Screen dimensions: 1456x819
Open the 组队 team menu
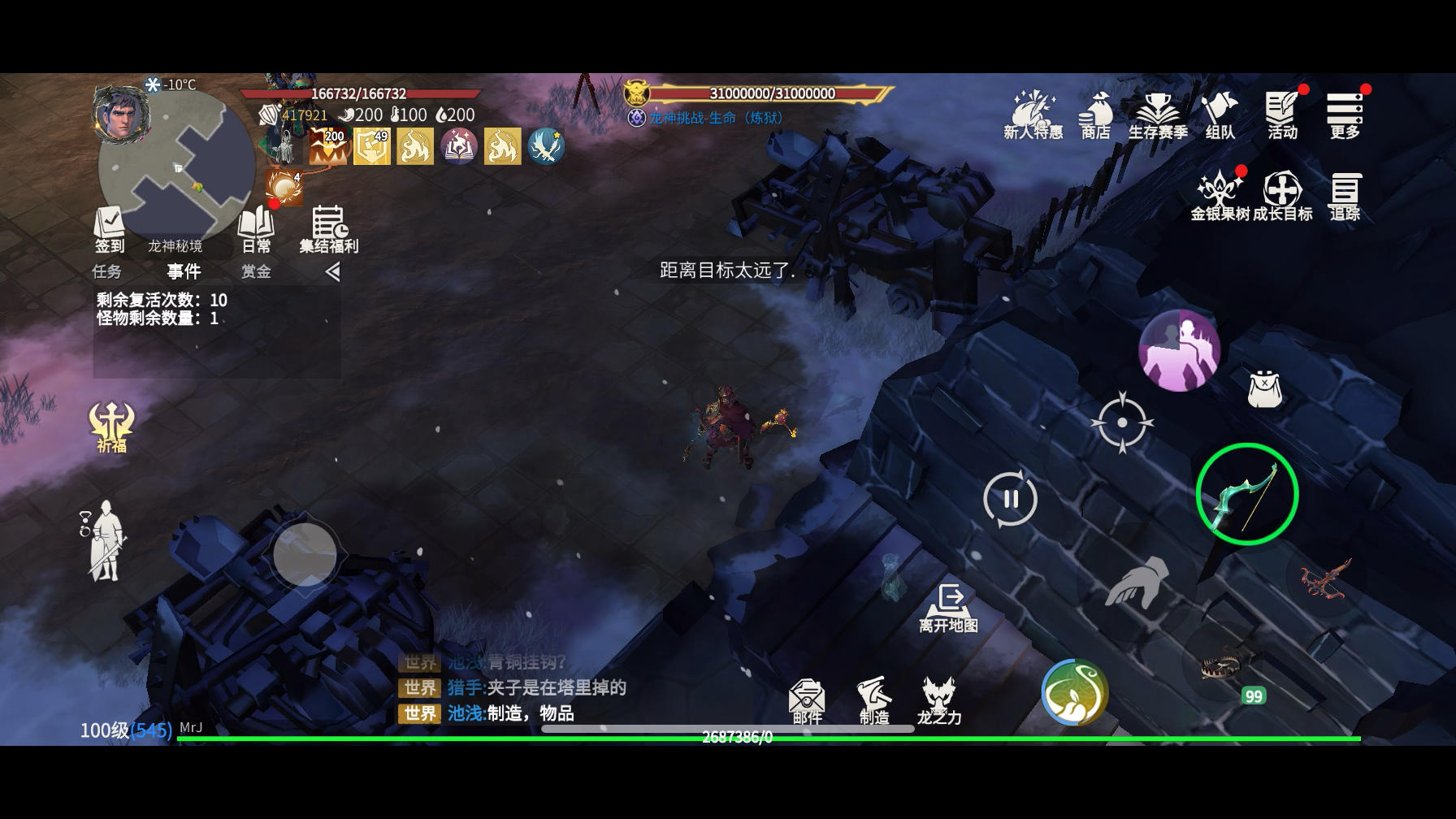click(x=1220, y=115)
